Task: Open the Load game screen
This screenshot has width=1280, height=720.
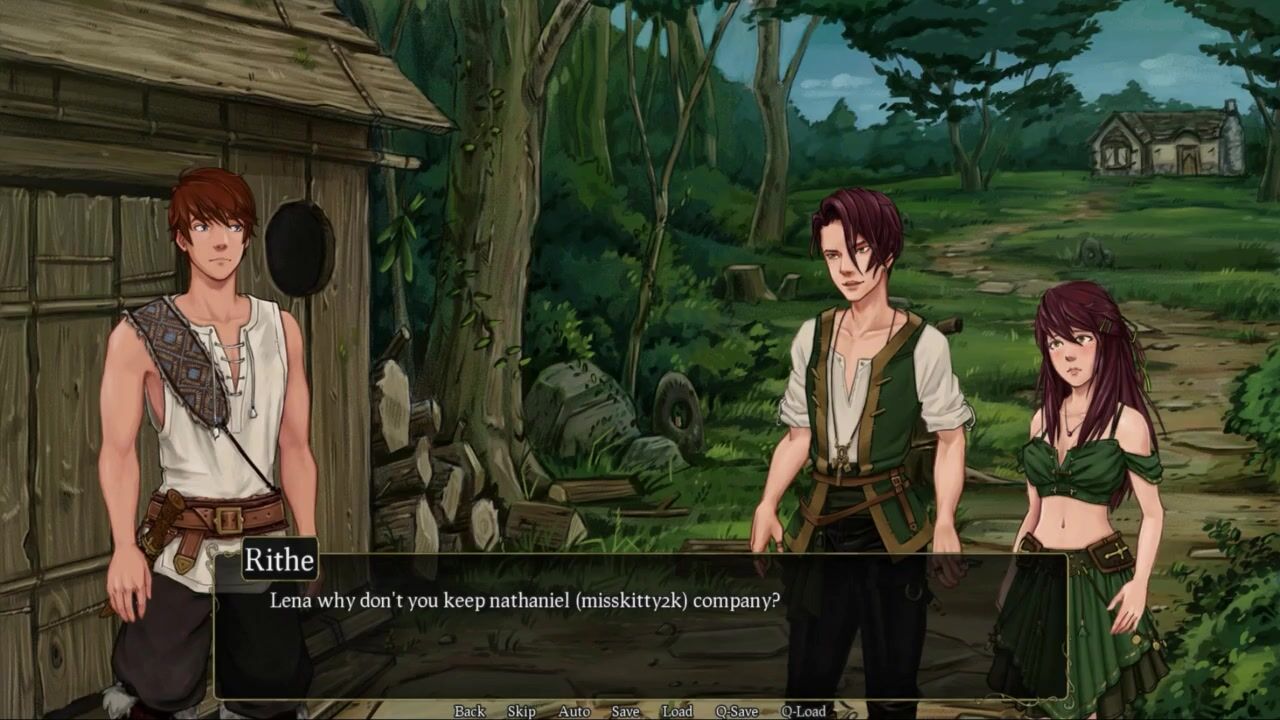Action: tap(677, 711)
